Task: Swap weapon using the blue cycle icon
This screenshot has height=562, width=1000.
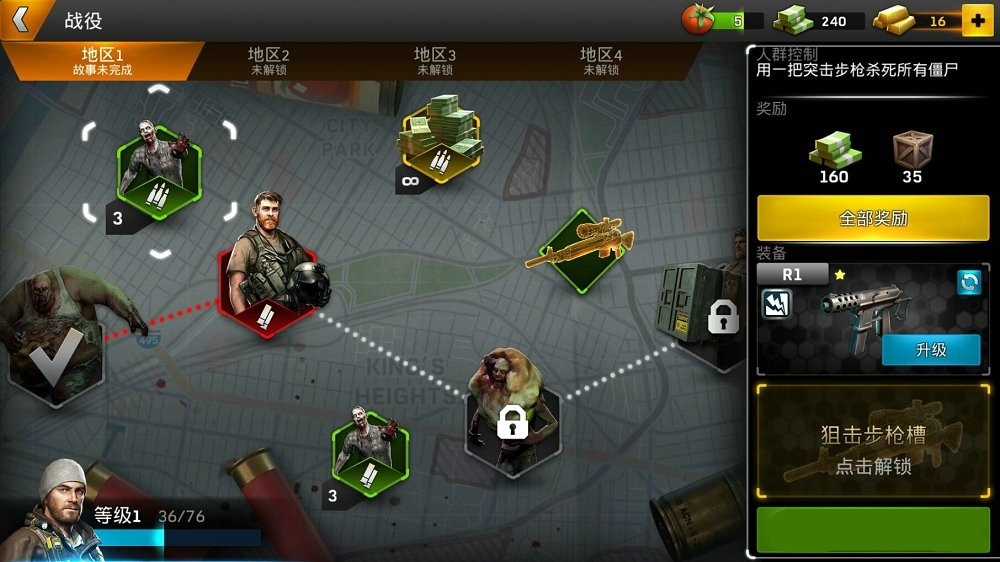Action: 968,282
